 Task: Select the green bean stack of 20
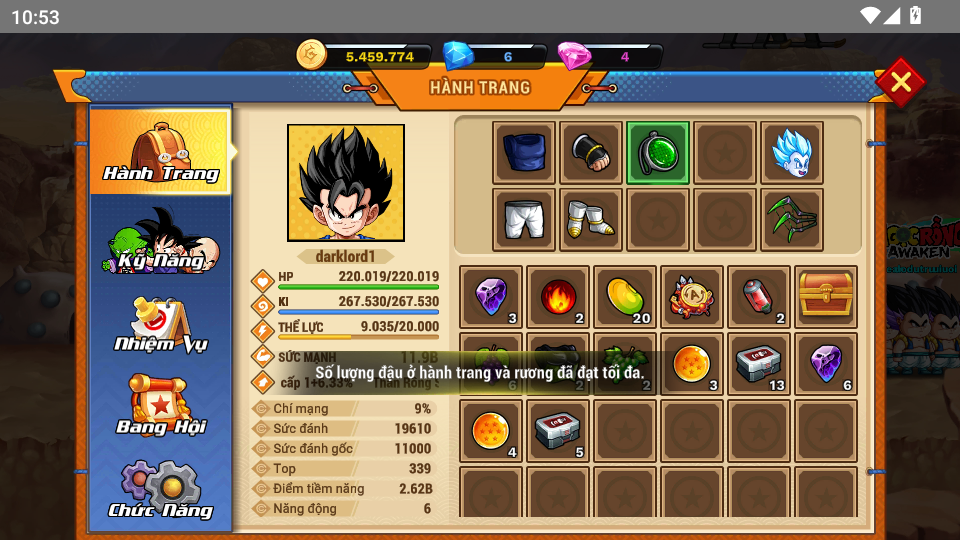pyautogui.click(x=625, y=297)
